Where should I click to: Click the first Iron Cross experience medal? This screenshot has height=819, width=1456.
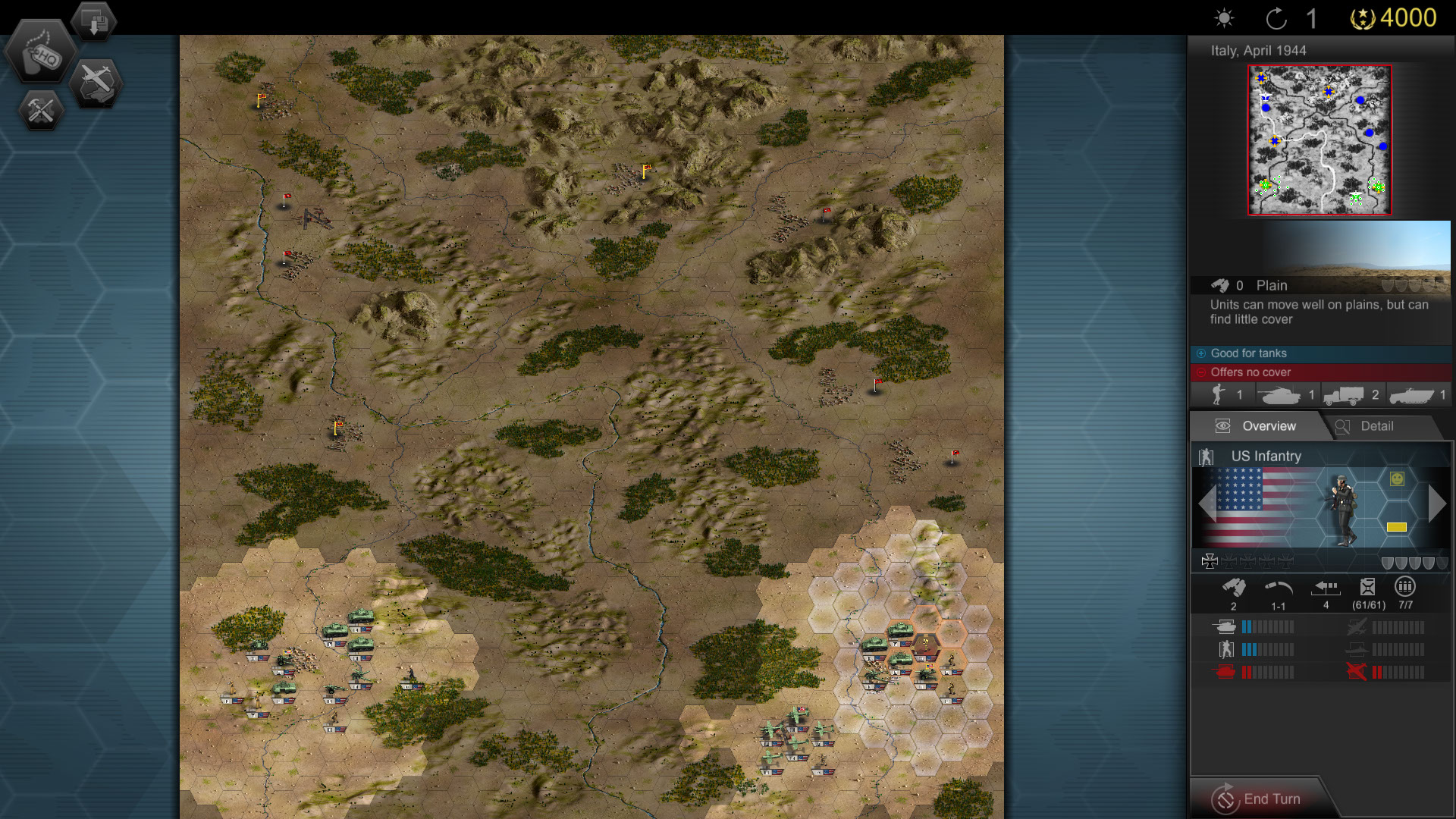click(x=1211, y=560)
